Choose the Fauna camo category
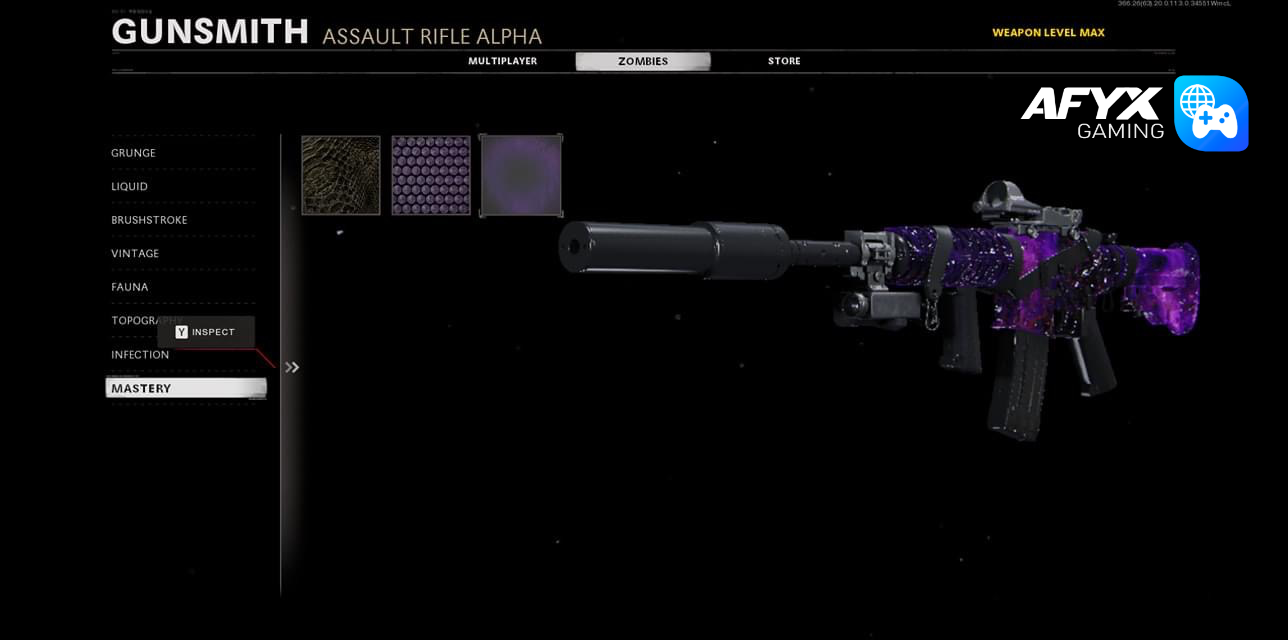Screen dimensions: 1288x640 [130, 287]
